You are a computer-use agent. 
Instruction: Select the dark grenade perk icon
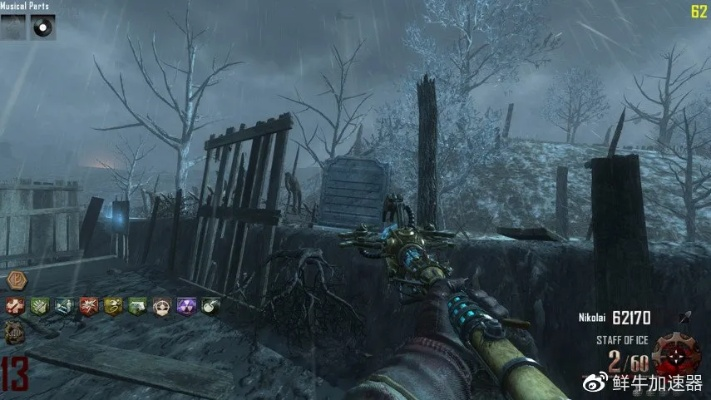tap(209, 306)
